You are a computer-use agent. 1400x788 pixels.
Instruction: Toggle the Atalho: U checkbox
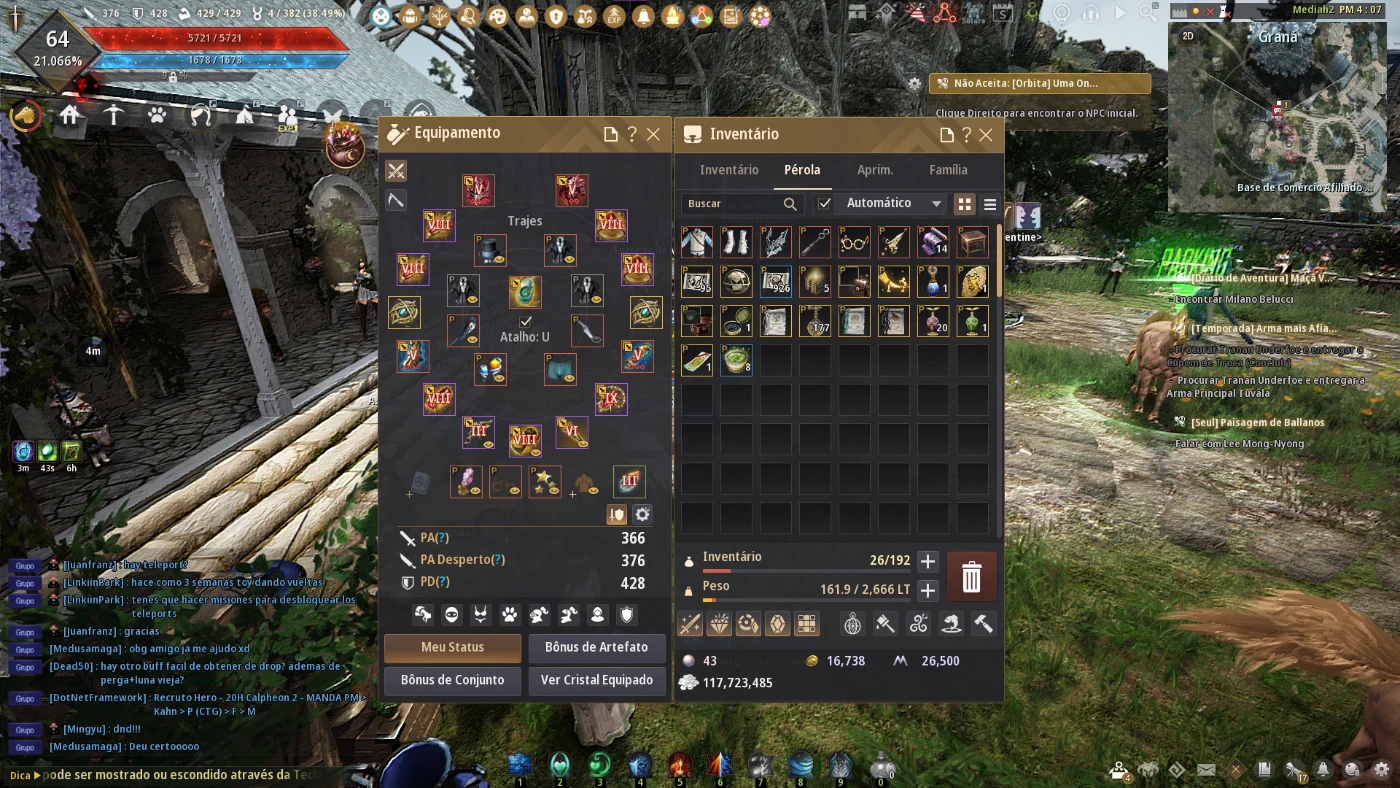pos(526,321)
